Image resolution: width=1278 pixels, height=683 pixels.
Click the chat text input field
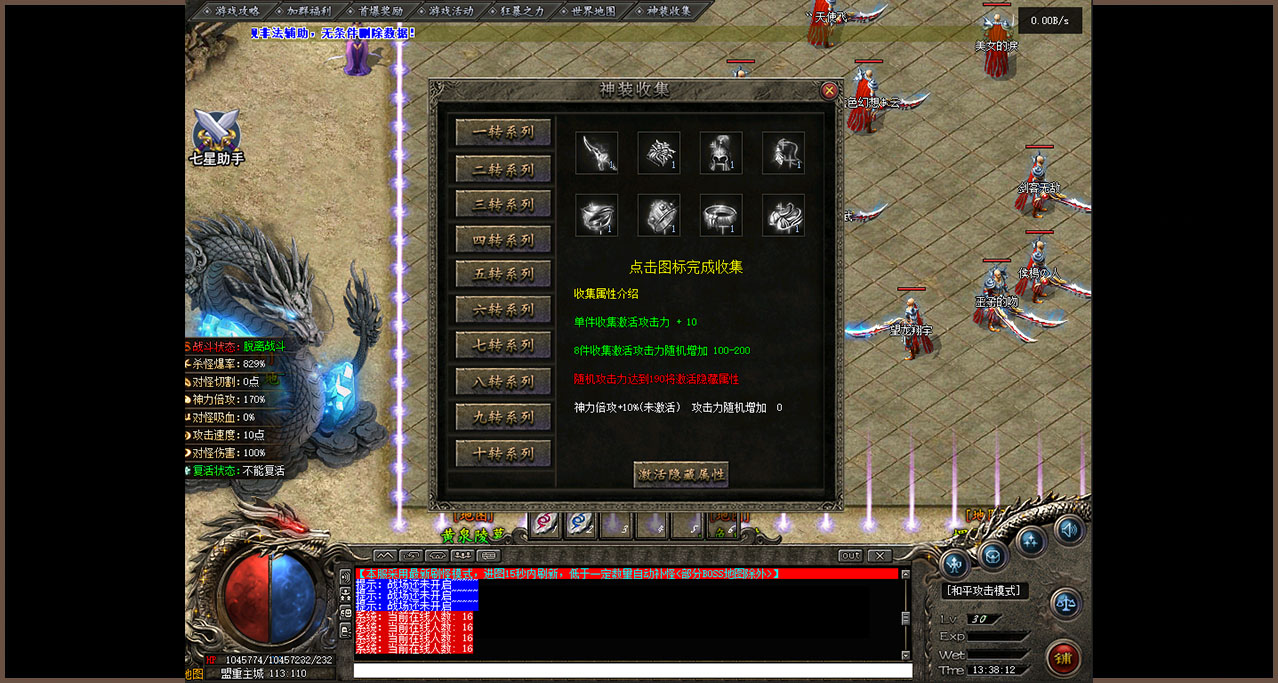pyautogui.click(x=632, y=670)
